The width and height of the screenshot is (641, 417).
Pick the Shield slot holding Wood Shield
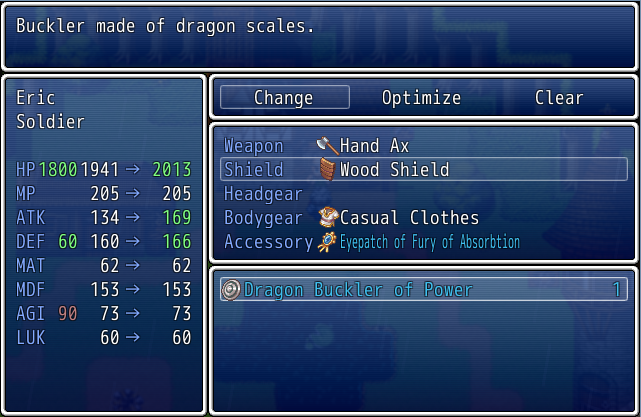[x=423, y=170]
